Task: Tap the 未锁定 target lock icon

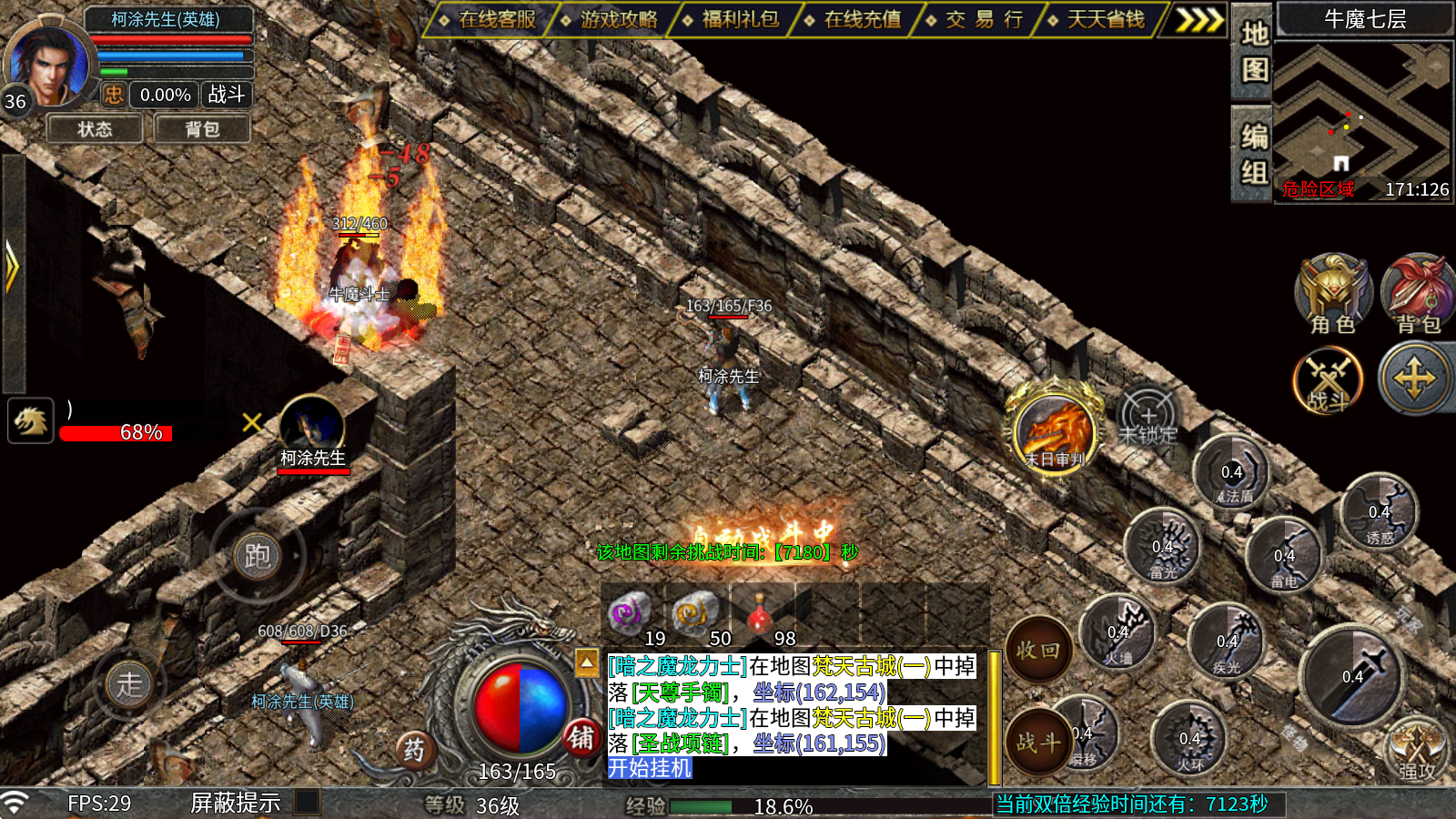Action: coord(1148,420)
